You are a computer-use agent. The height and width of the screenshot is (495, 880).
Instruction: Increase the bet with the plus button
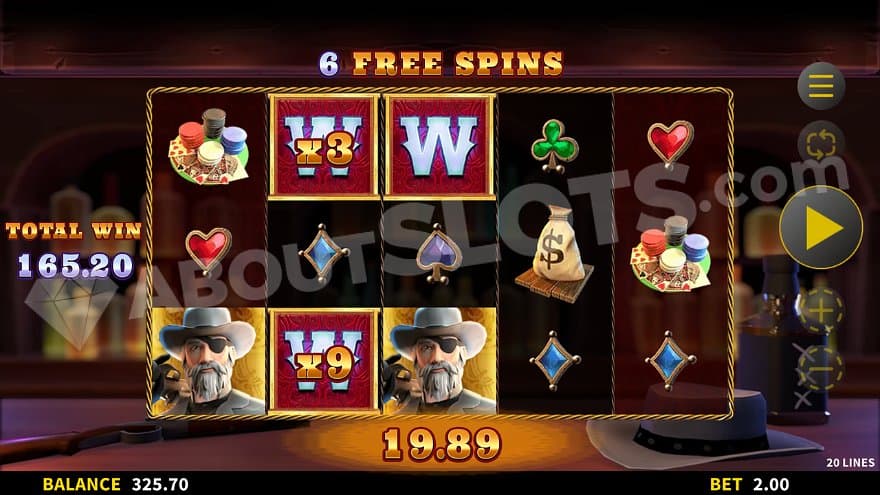821,311
